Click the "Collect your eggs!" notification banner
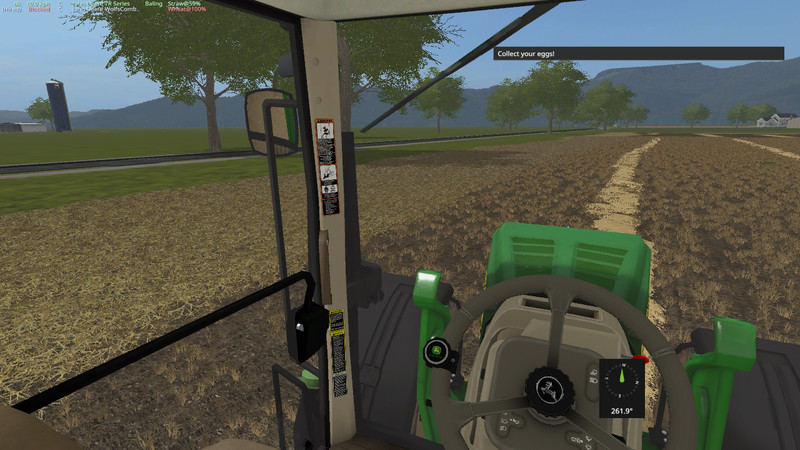The height and width of the screenshot is (450, 800). [638, 53]
